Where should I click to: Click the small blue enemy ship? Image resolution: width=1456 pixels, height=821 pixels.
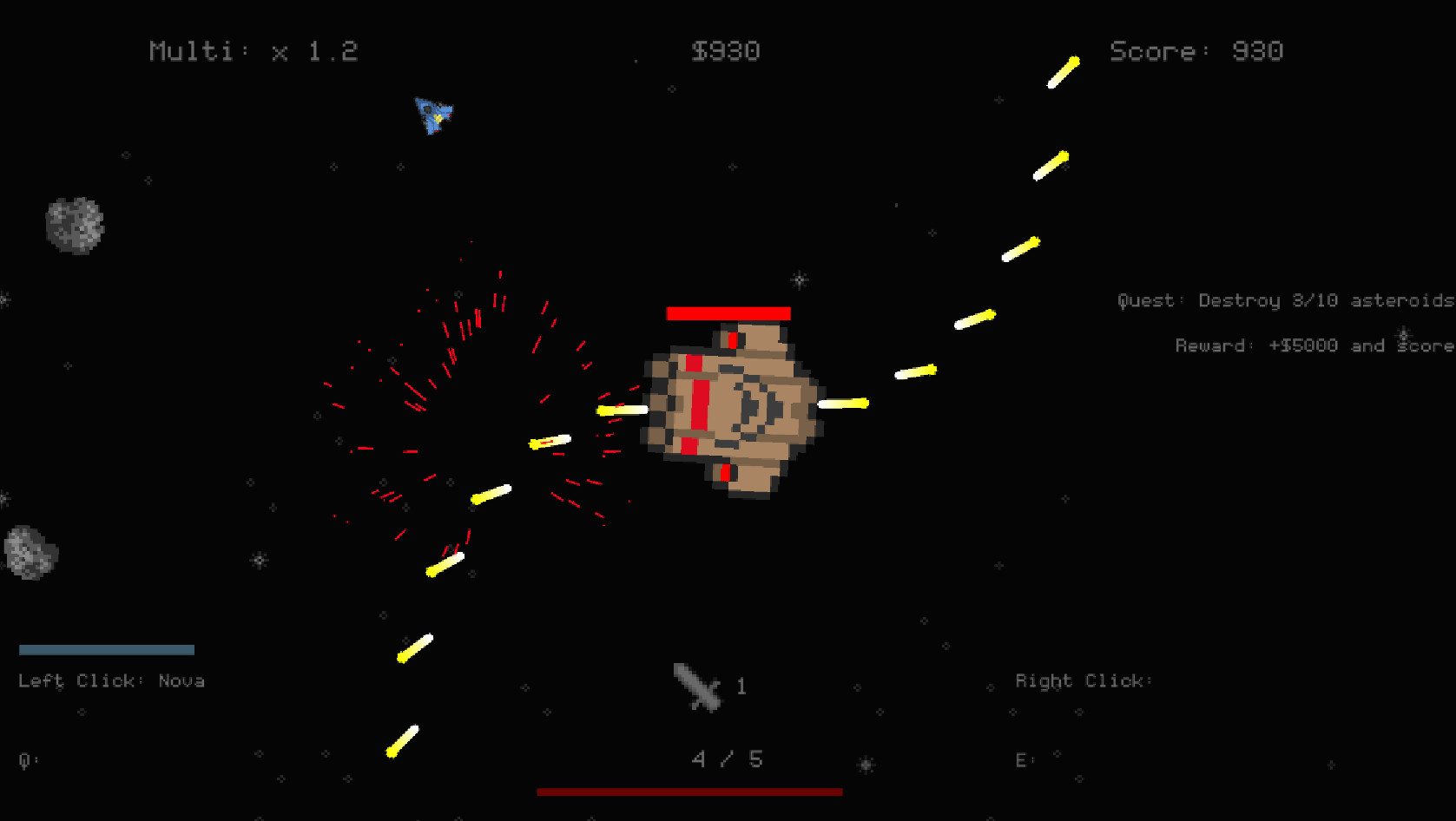point(433,116)
